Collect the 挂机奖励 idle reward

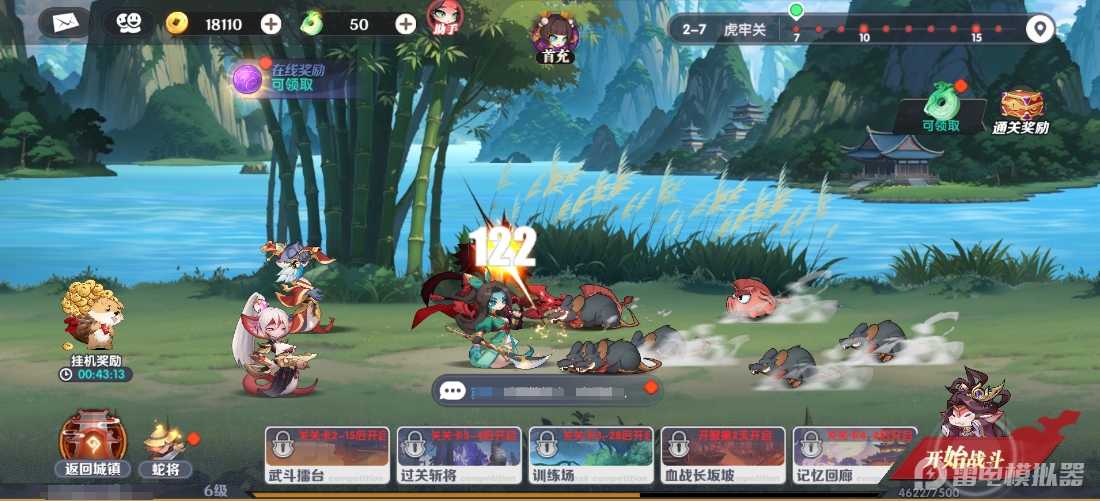coord(93,320)
